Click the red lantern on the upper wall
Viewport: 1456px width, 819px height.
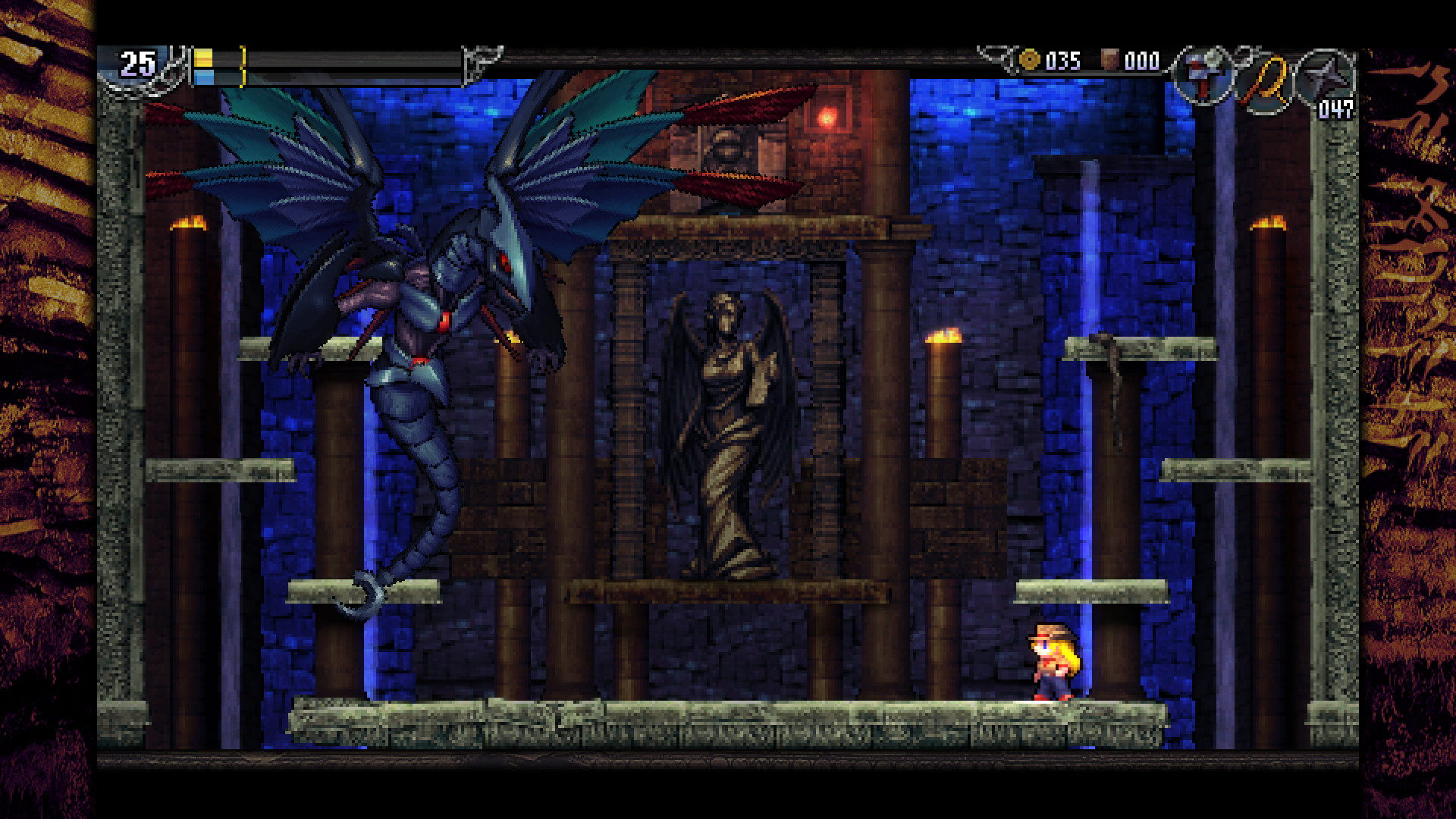pyautogui.click(x=827, y=118)
